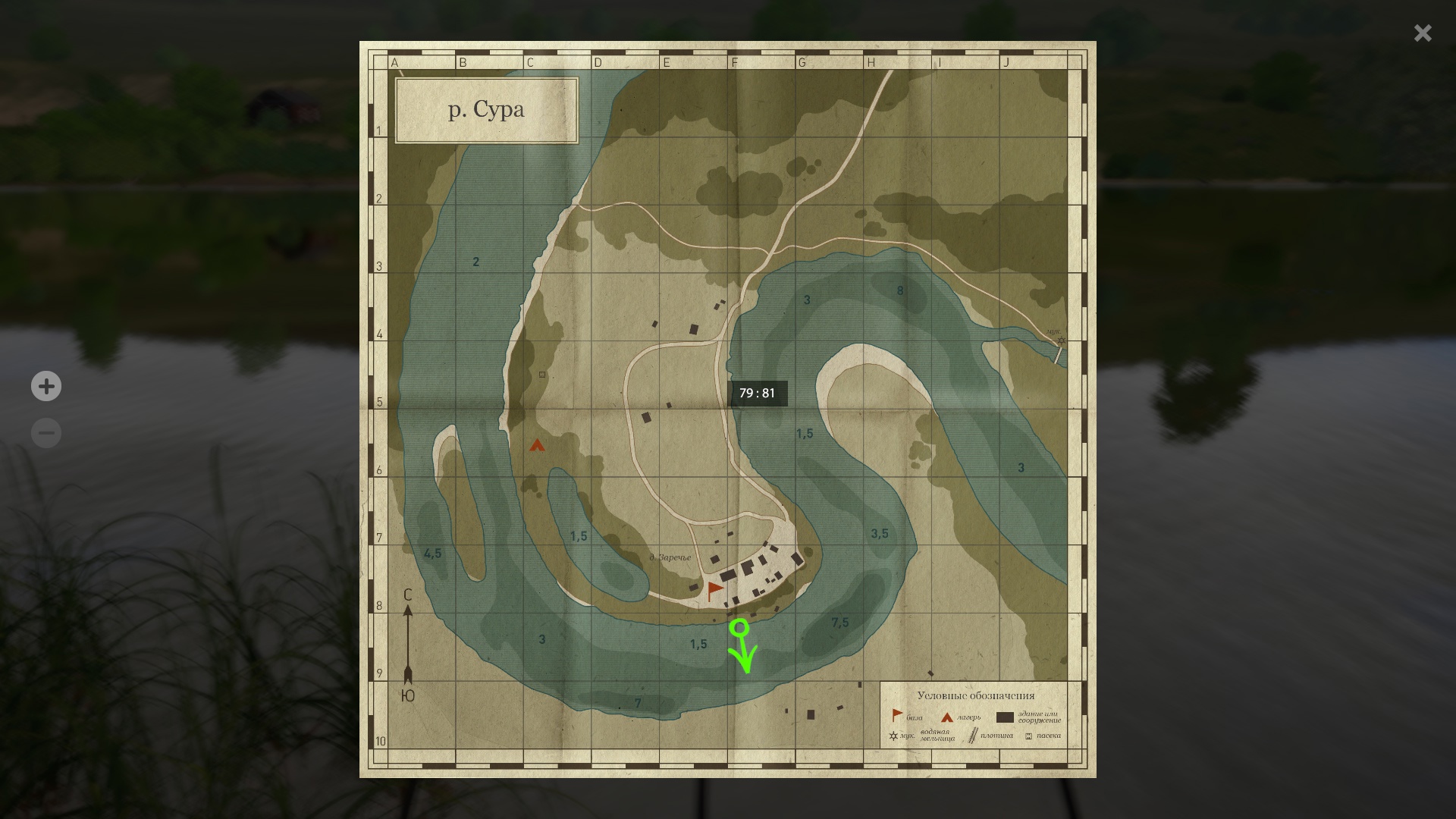This screenshot has width=1456, height=819.
Task: Select the red base flag marker
Action: (x=714, y=591)
